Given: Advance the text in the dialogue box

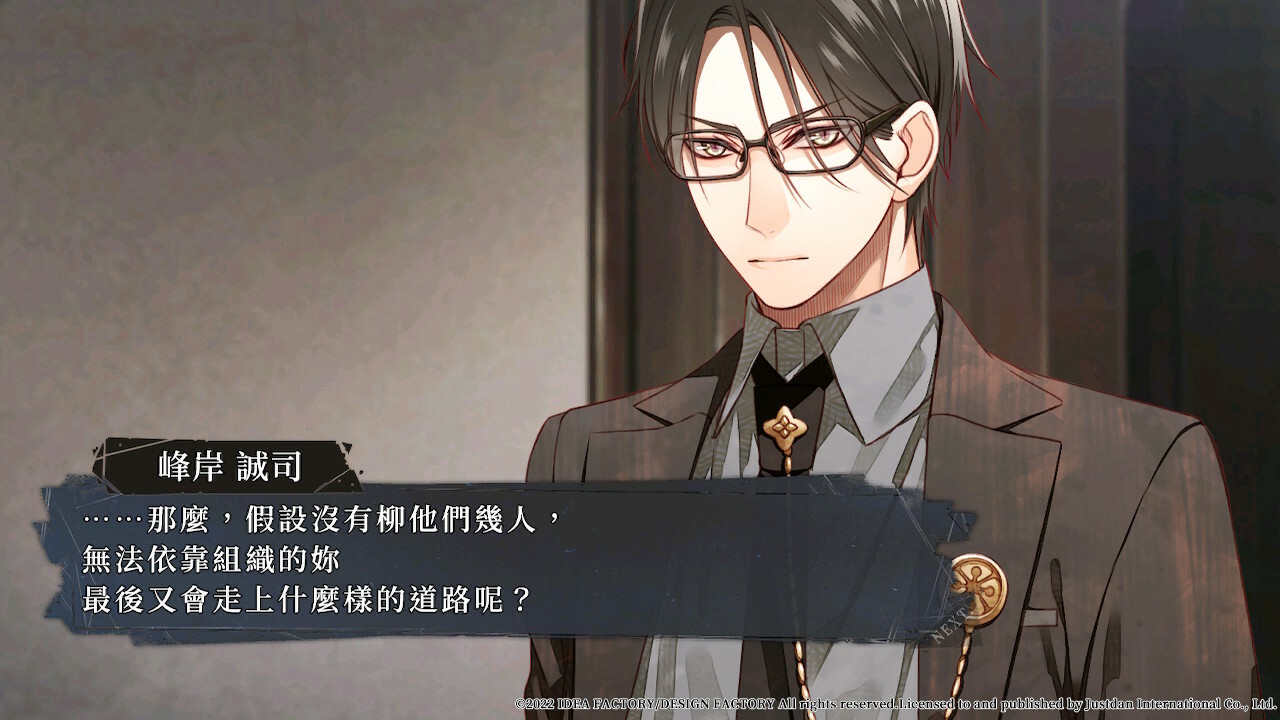Looking at the screenshot, I should 500,560.
